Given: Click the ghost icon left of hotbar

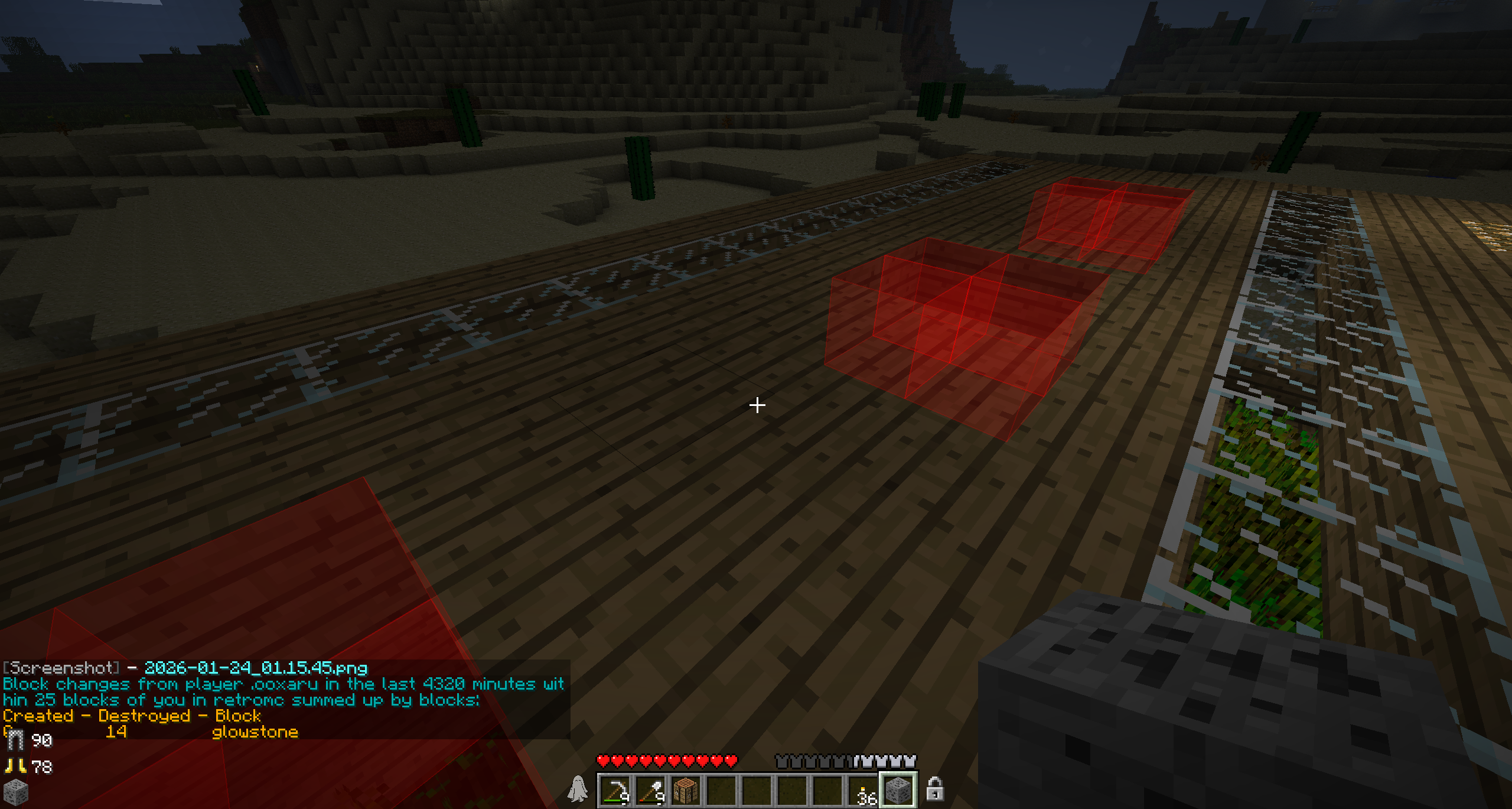Looking at the screenshot, I should point(578,789).
